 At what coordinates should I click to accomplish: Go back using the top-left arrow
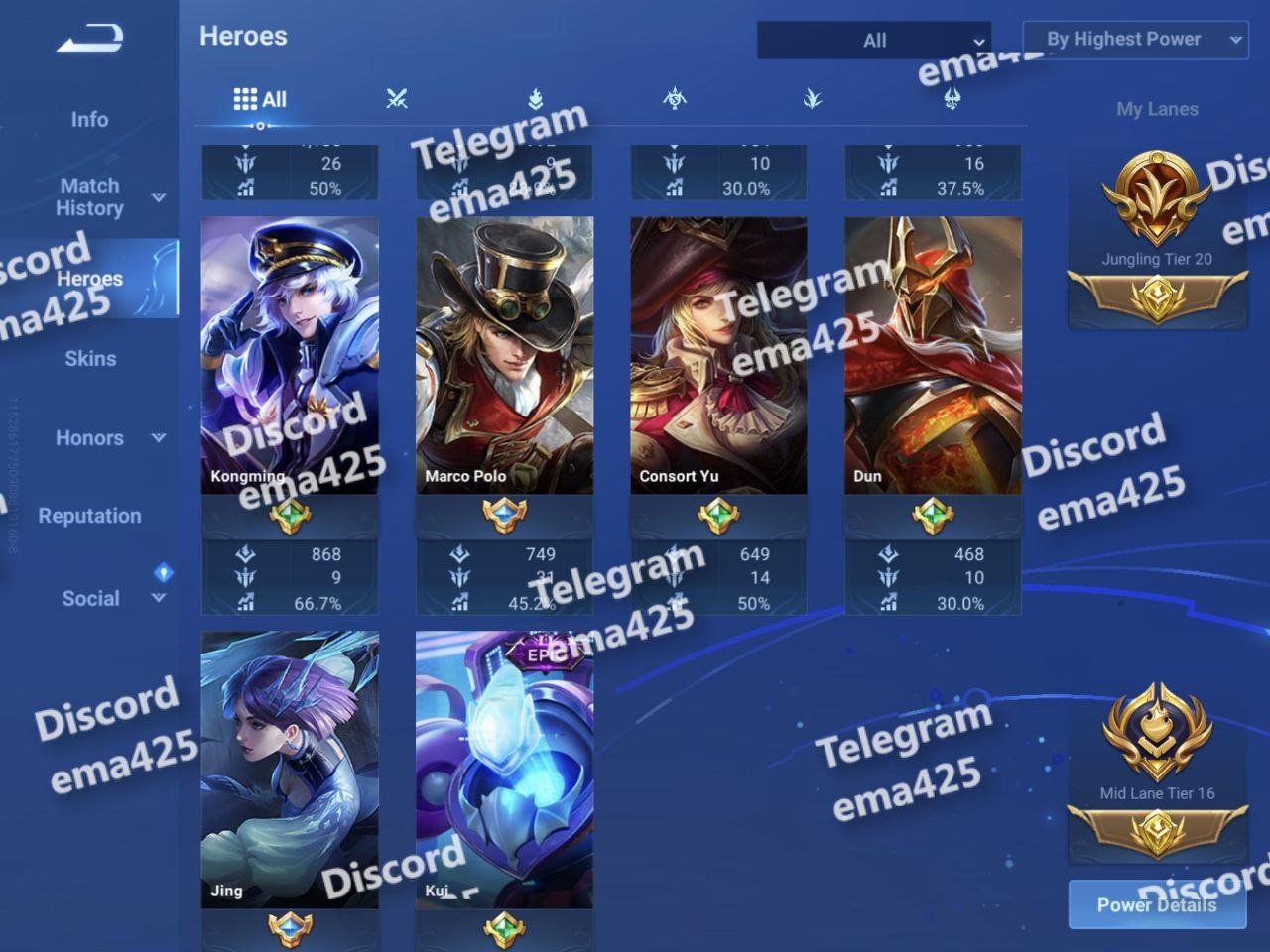[x=90, y=39]
